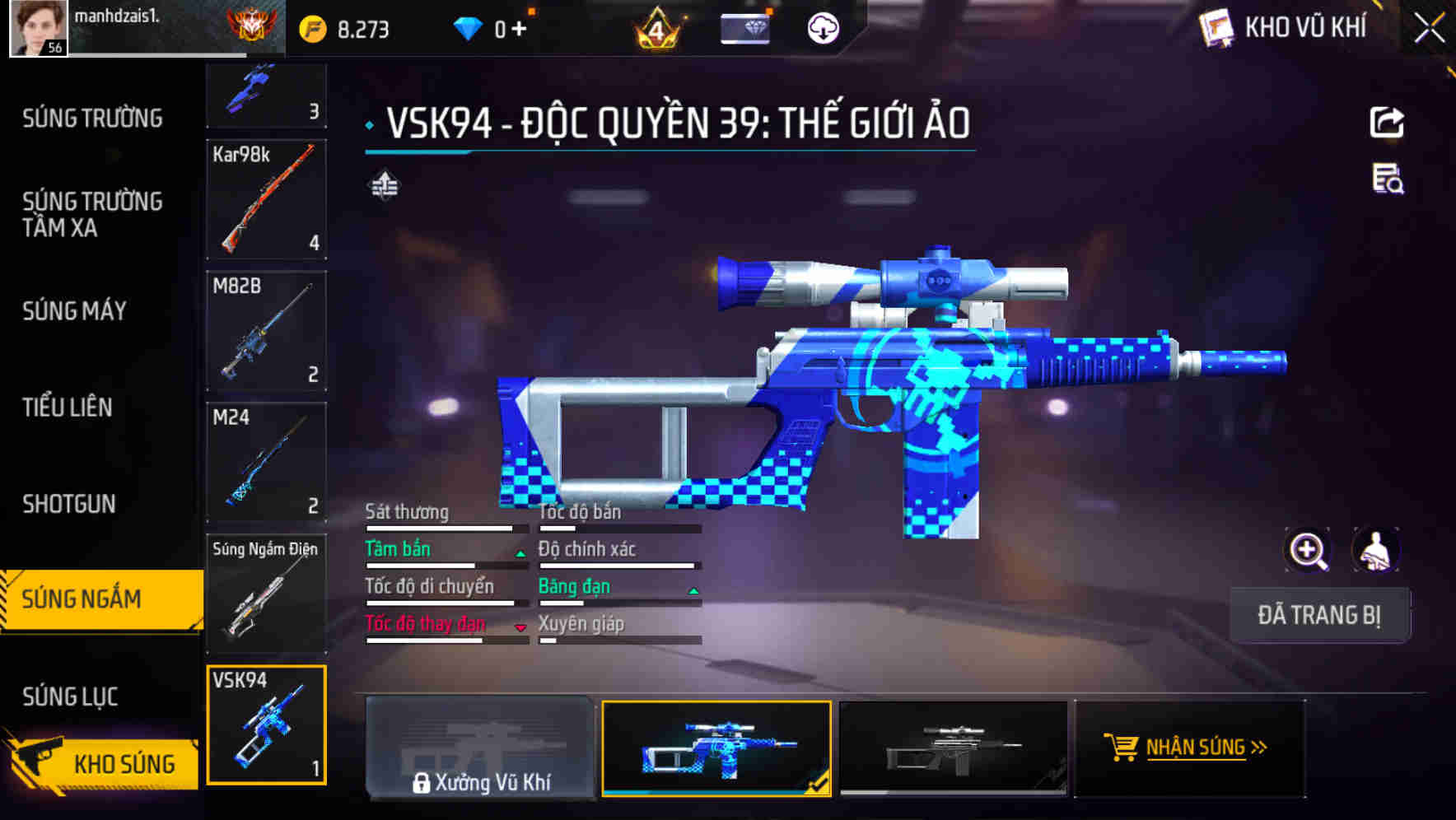Switch to the SHOTGUN category
Image resolution: width=1456 pixels, height=820 pixels.
[x=68, y=503]
